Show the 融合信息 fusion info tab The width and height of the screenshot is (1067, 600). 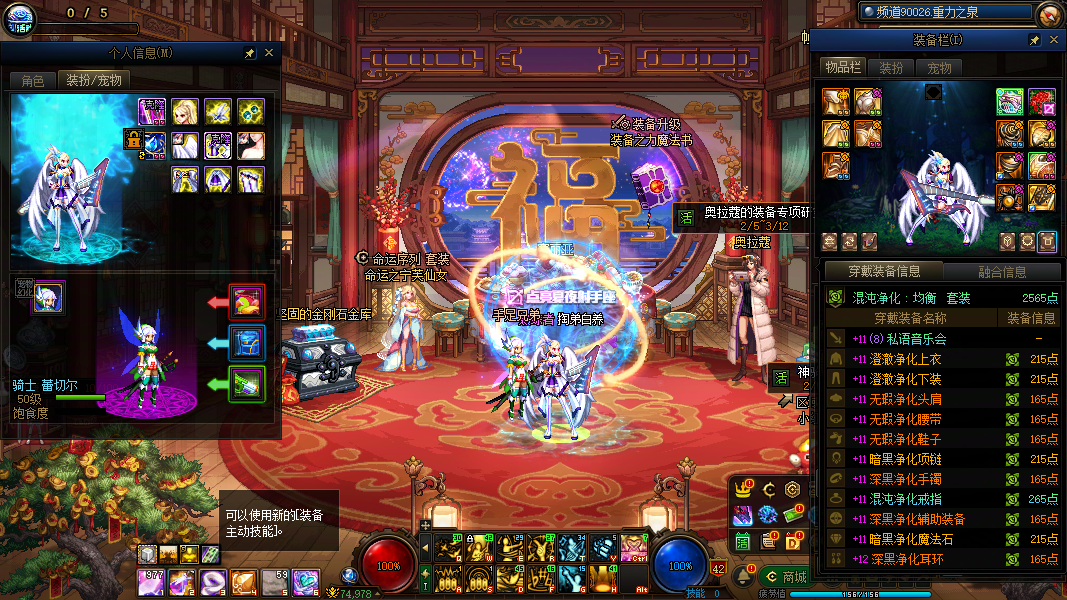(1001, 271)
